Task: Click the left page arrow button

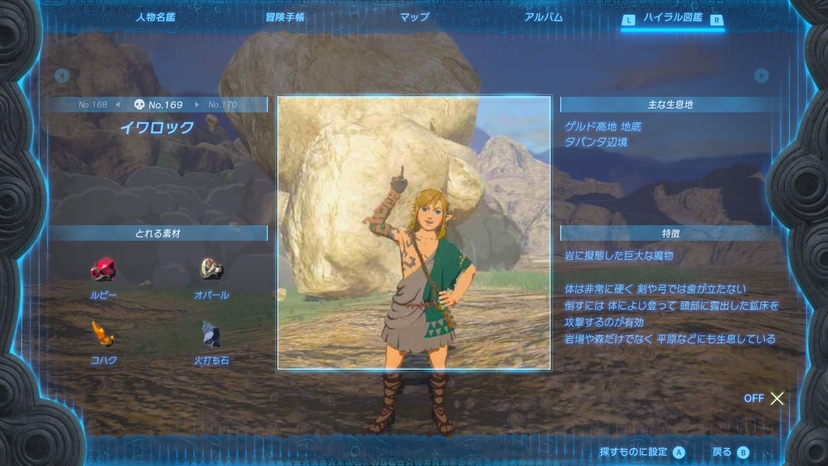Action: tap(62, 76)
